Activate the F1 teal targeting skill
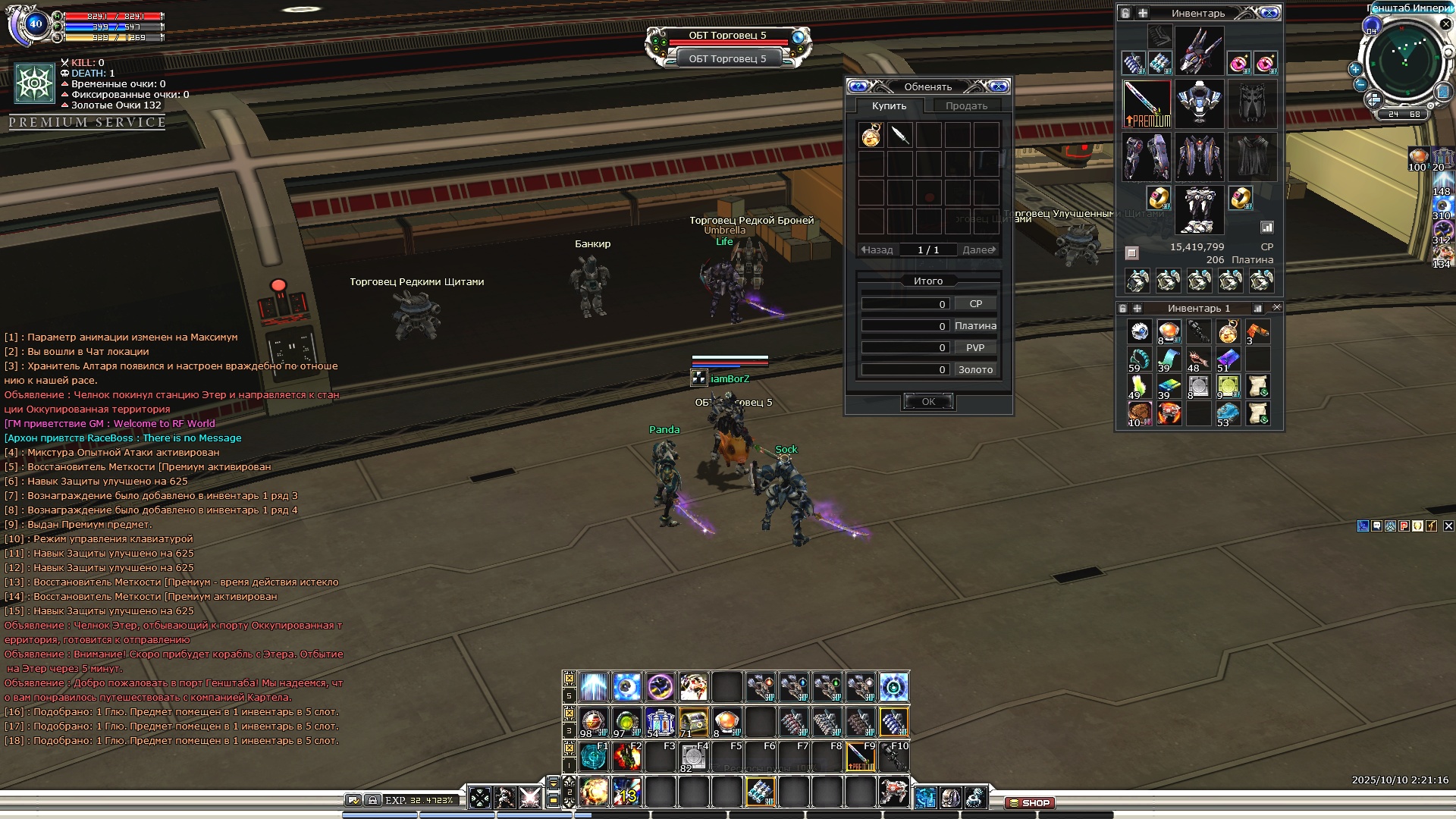Screen dimensions: 1456x819 coord(593,756)
